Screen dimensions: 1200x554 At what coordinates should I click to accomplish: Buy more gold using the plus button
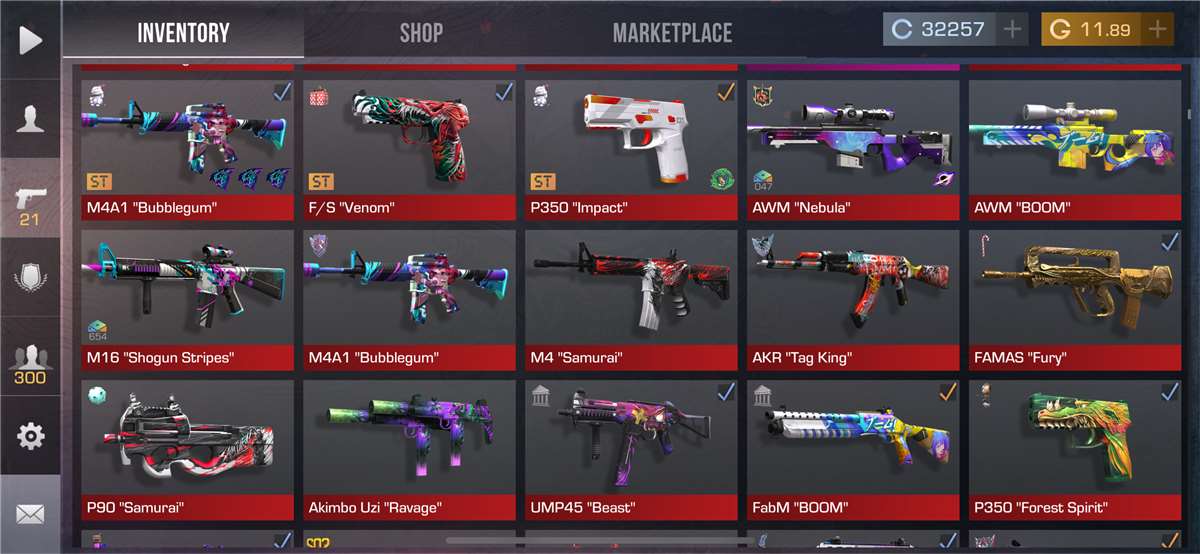click(1158, 30)
